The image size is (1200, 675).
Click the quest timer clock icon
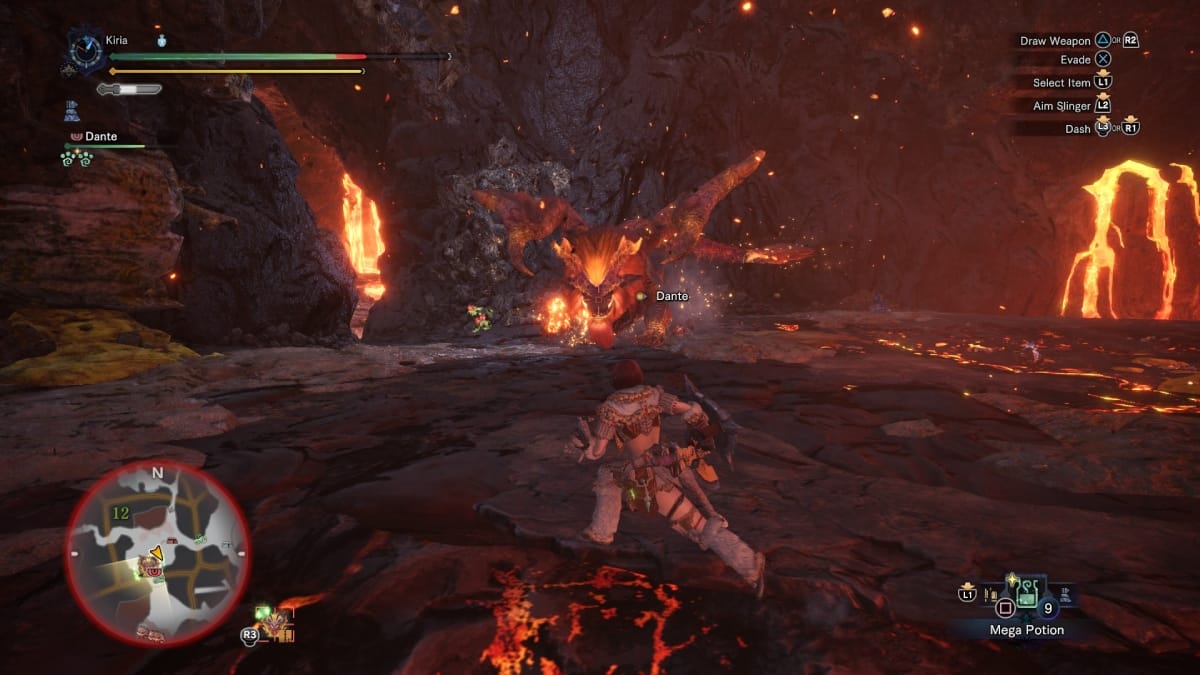pos(84,52)
